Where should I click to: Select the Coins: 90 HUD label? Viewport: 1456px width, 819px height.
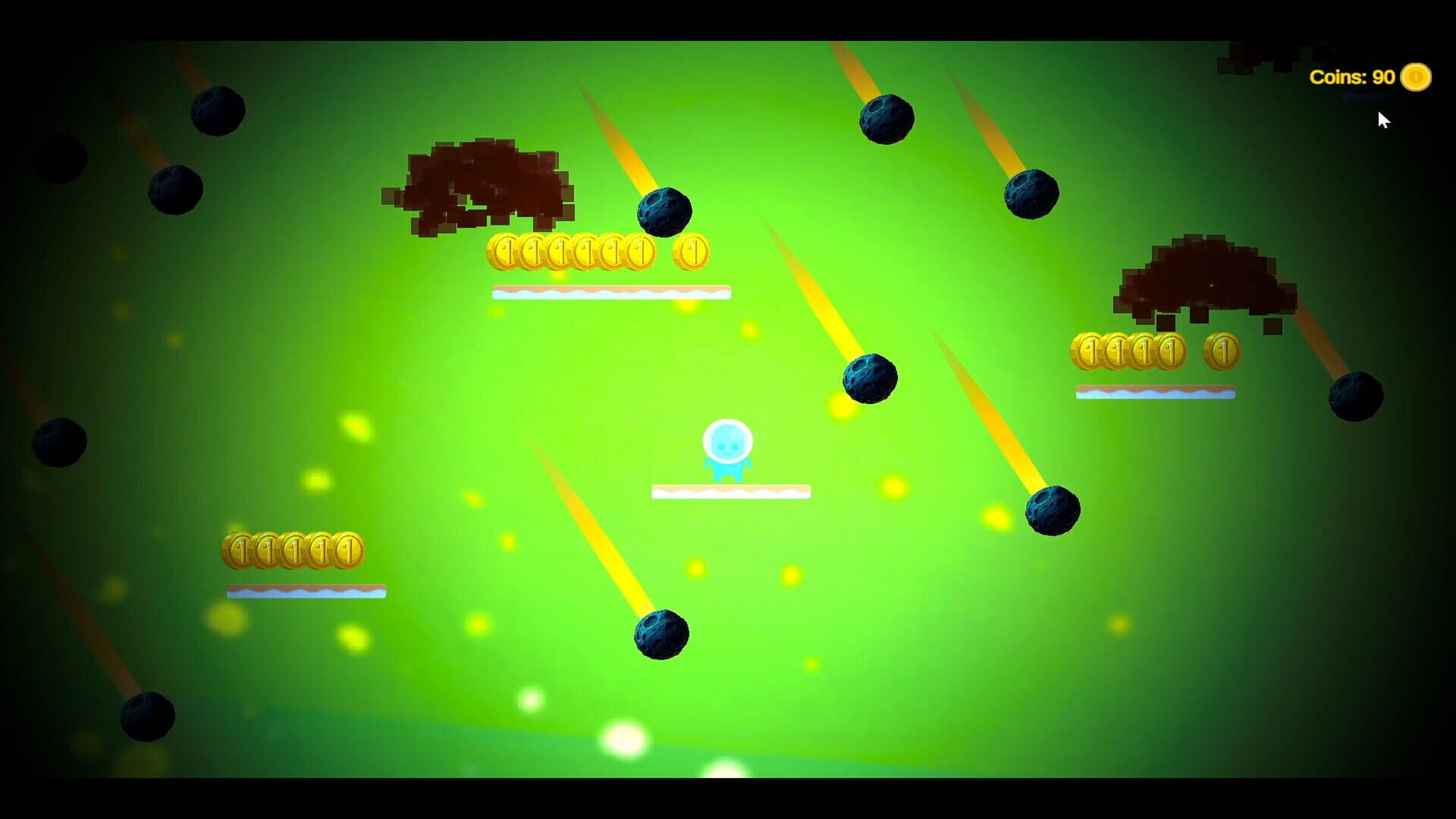coord(1351,76)
